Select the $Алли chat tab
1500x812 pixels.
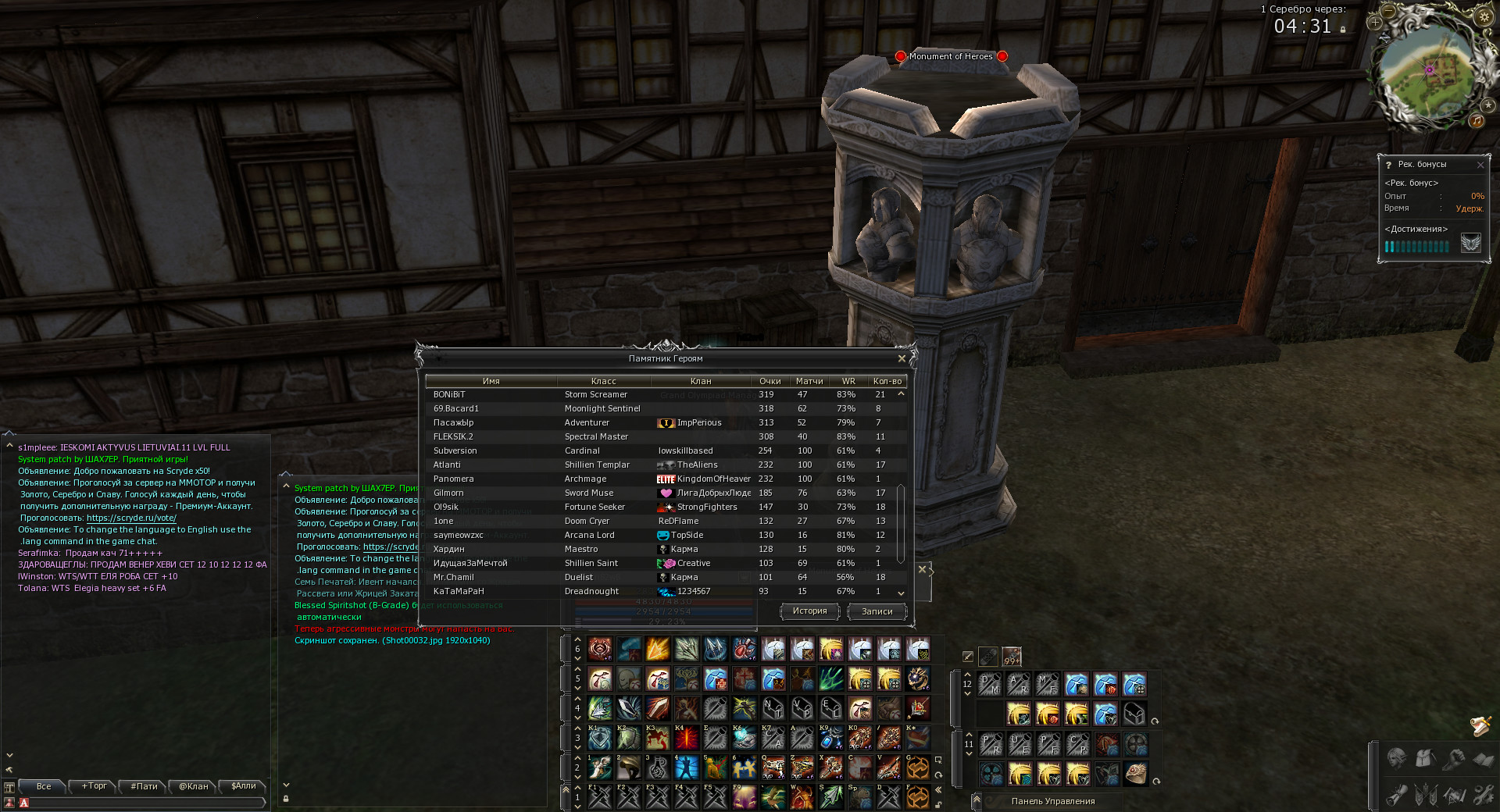(244, 786)
